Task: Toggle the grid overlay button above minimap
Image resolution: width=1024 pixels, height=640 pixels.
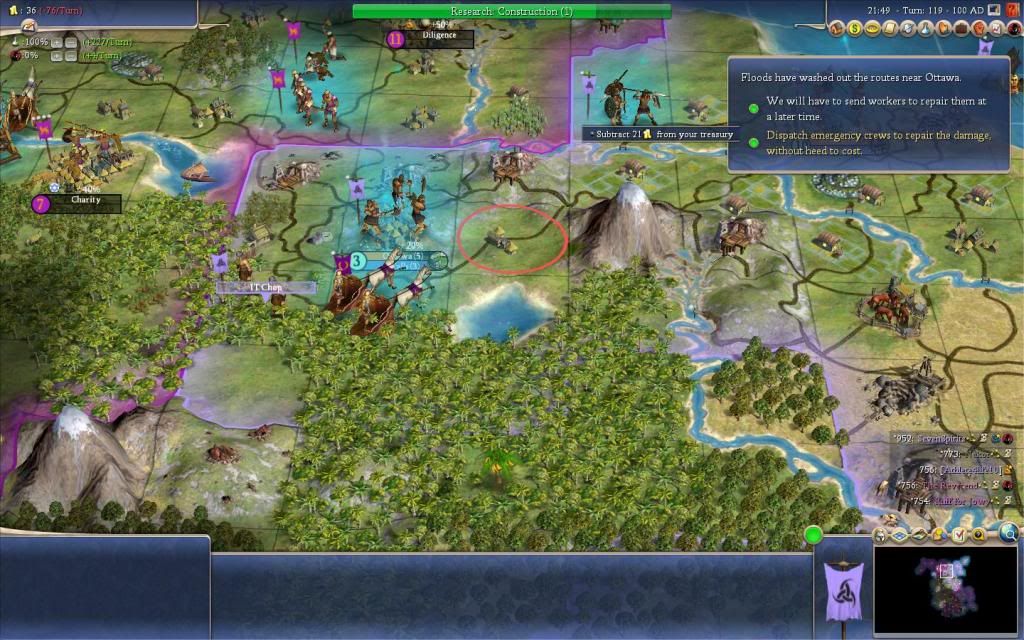Action: click(899, 535)
